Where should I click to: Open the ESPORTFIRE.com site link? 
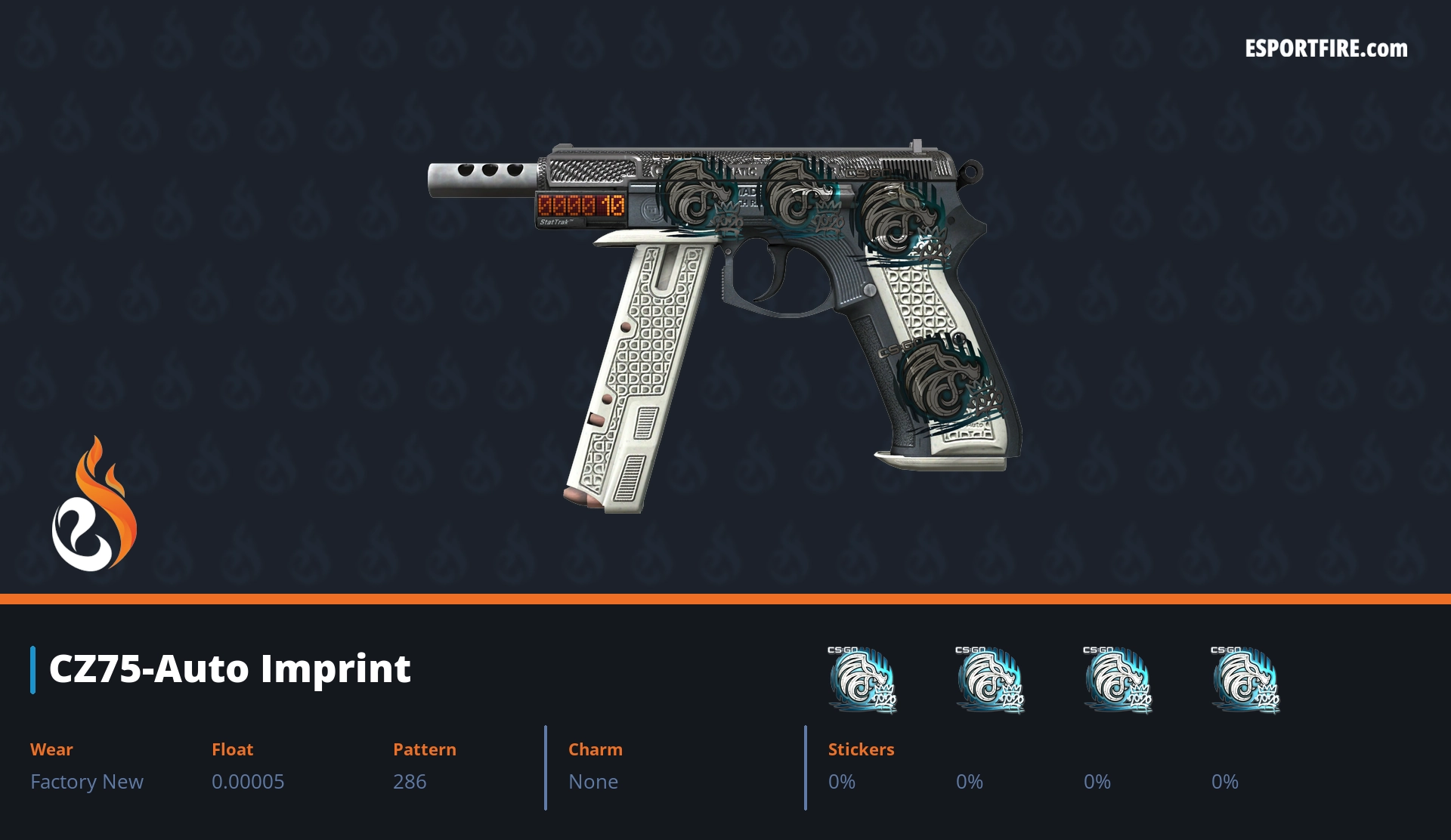(x=1326, y=49)
